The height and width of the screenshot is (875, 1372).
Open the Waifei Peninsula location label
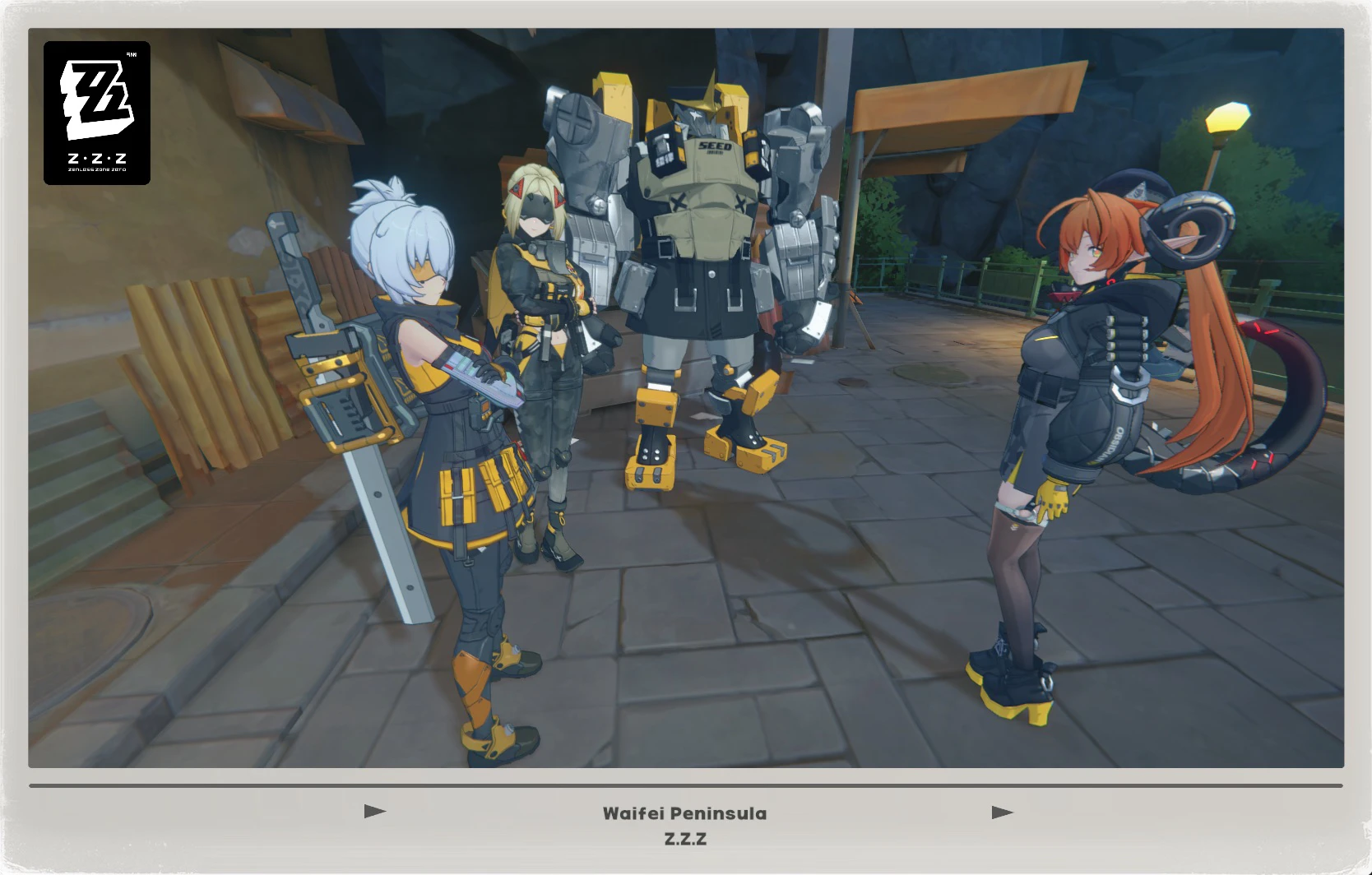coord(685,814)
